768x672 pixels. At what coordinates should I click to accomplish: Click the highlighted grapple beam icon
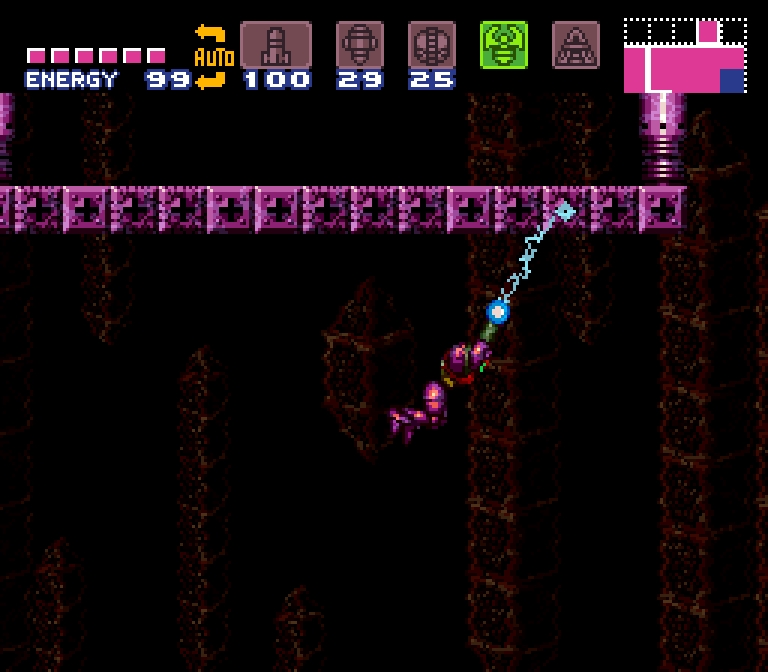503,45
